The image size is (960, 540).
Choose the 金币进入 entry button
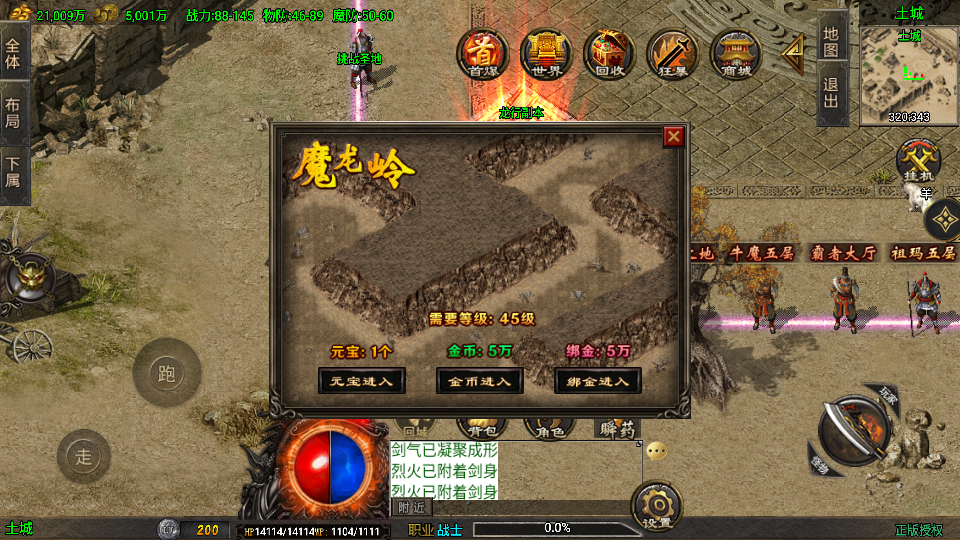click(480, 380)
